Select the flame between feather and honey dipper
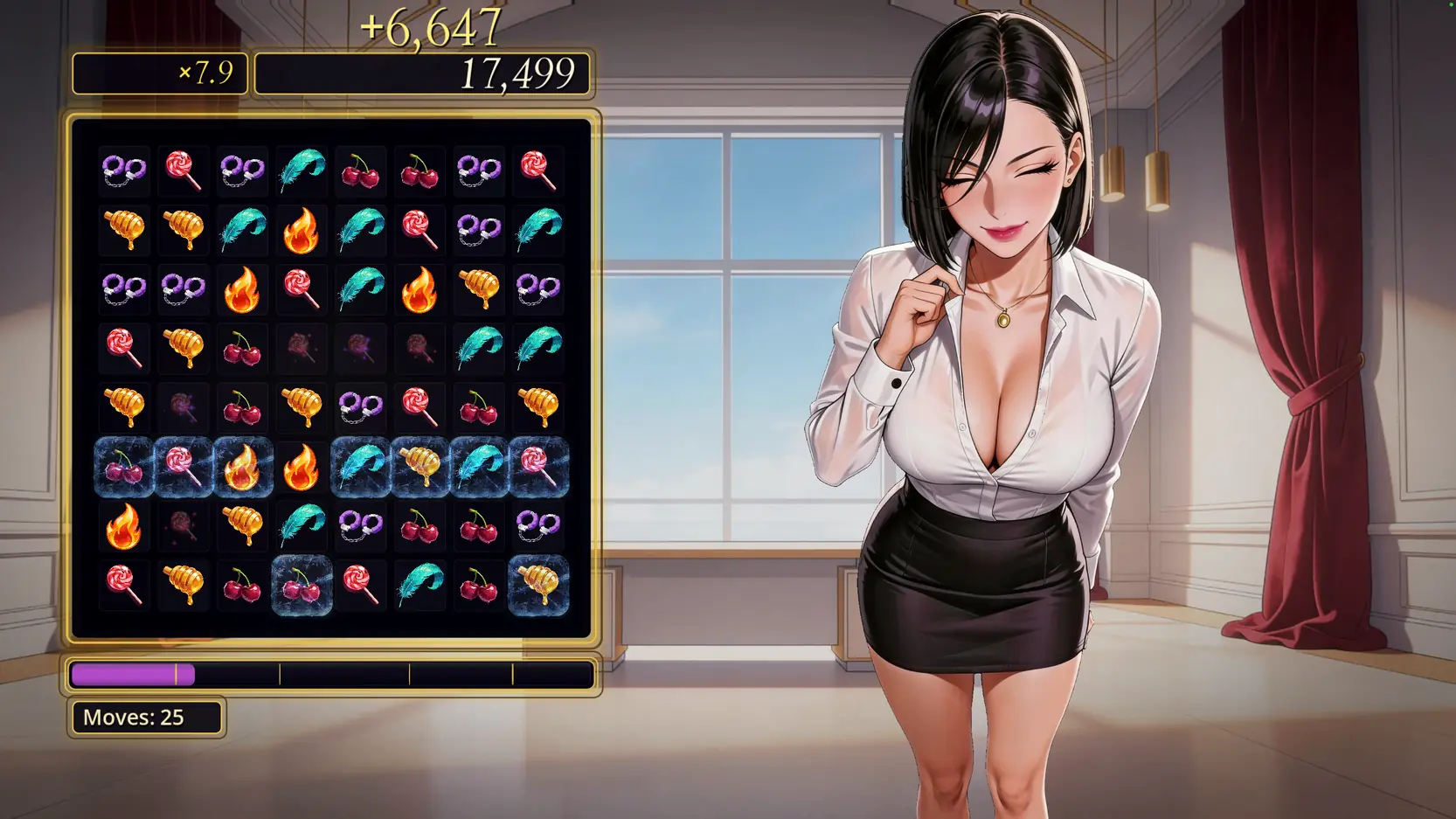 (x=419, y=288)
